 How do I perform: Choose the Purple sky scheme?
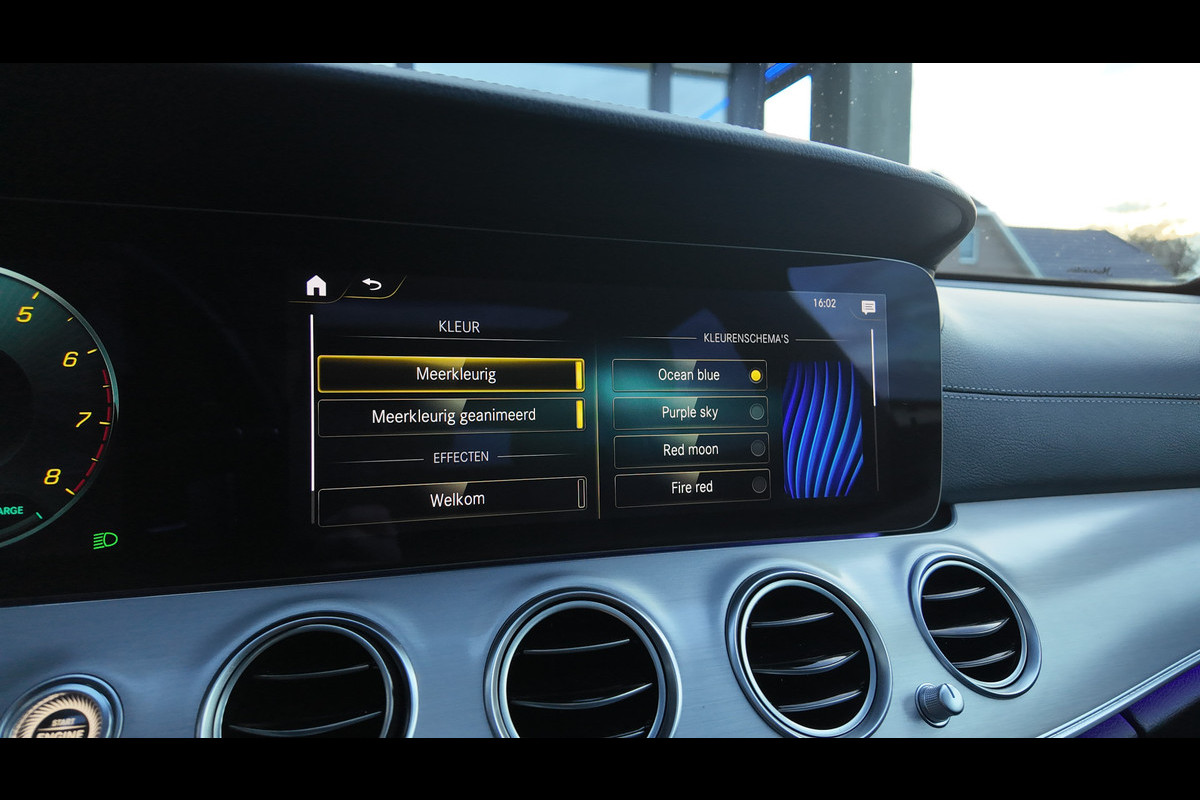pos(689,412)
